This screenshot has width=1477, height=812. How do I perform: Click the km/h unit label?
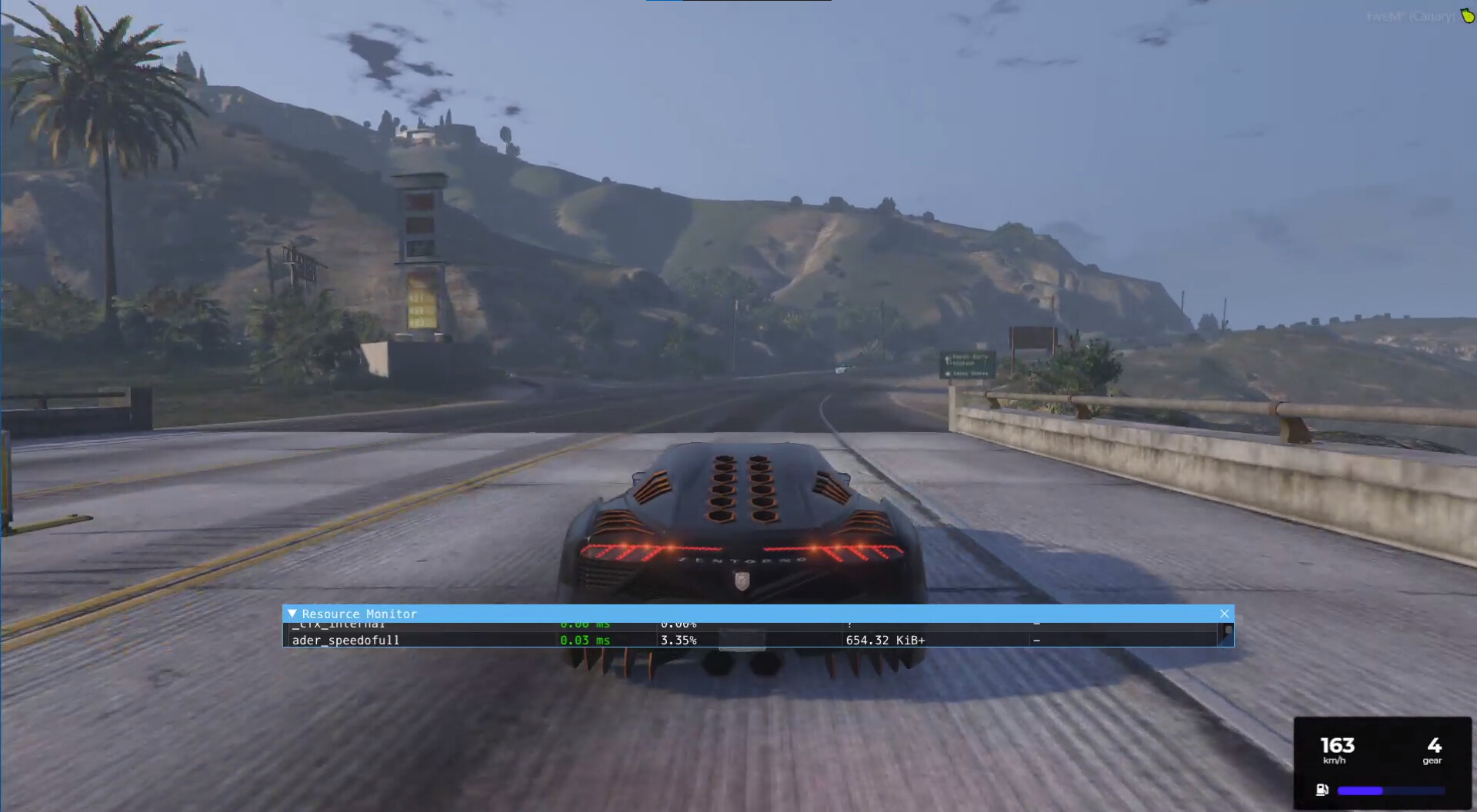tap(1334, 760)
